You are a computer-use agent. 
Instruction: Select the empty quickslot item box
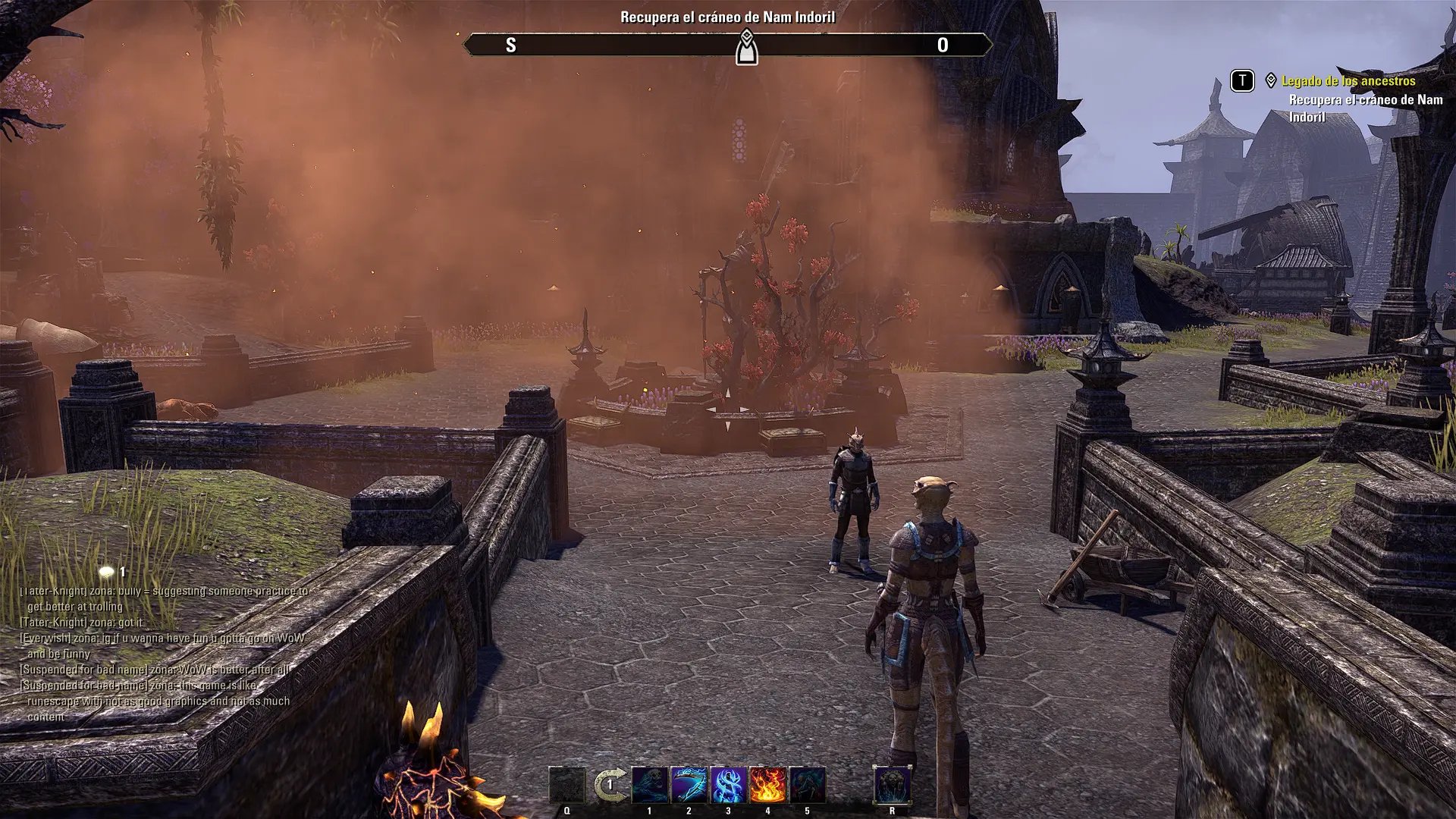pyautogui.click(x=567, y=785)
